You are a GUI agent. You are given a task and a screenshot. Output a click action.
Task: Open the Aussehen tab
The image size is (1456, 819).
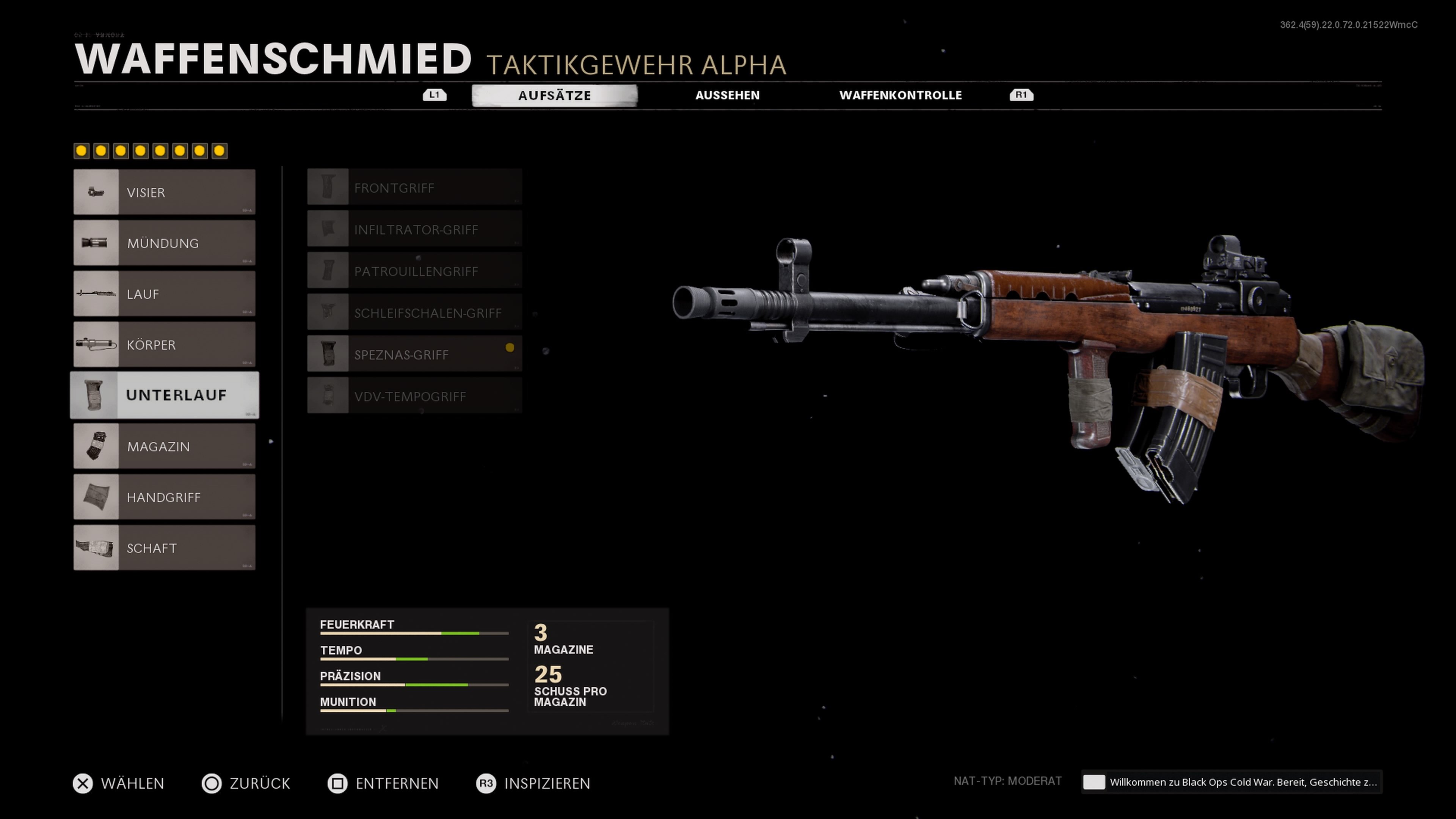tap(727, 96)
